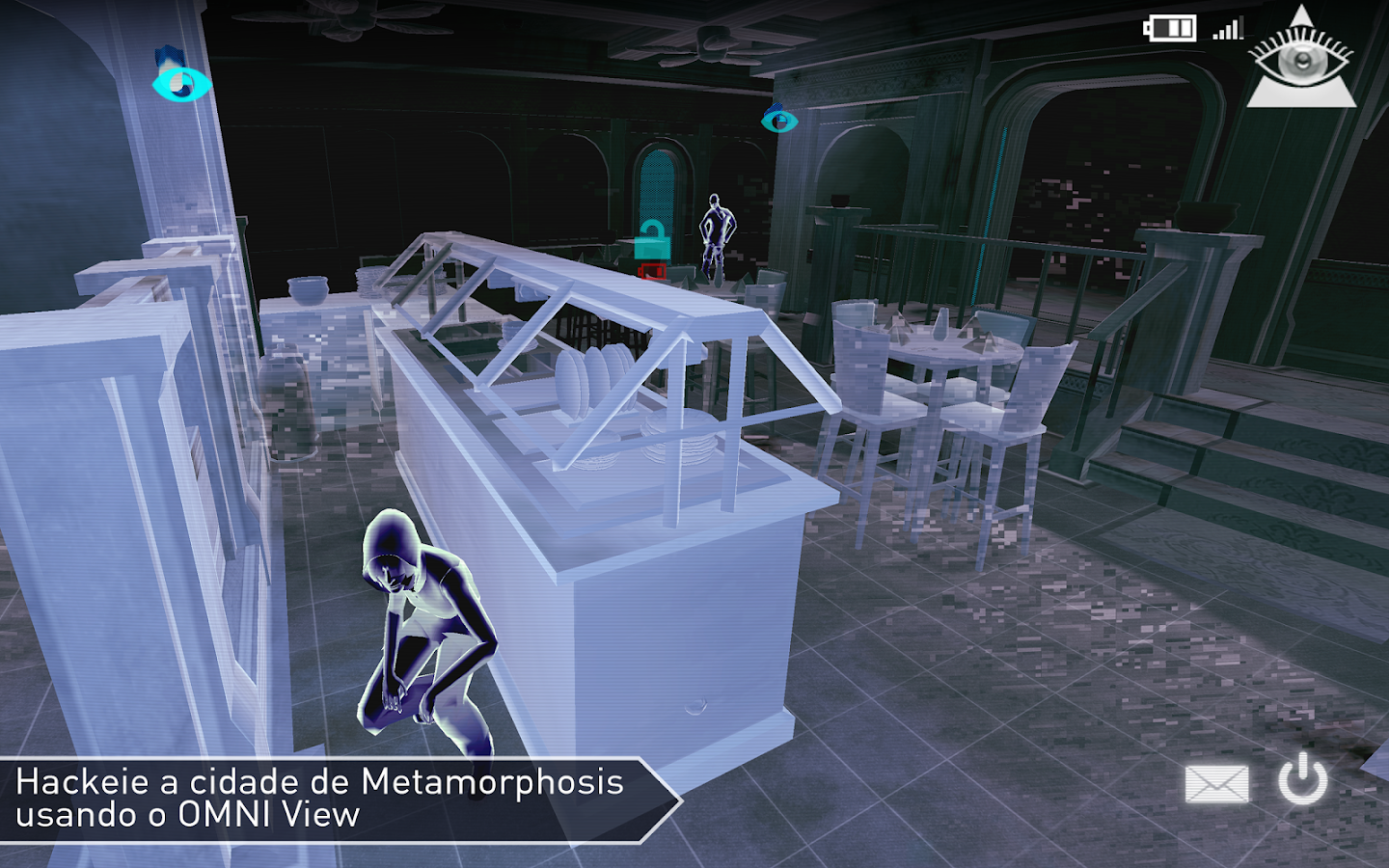The height and width of the screenshot is (868, 1389).
Task: Click the battery indicator icon
Action: (1170, 29)
